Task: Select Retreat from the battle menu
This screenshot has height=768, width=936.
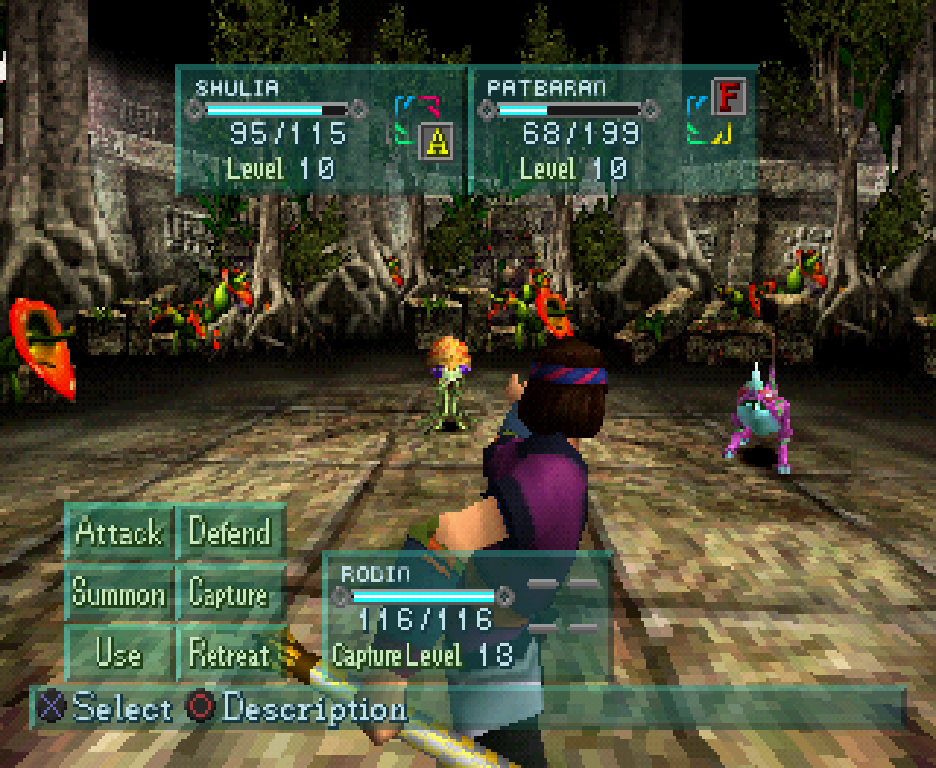Action: click(x=230, y=655)
